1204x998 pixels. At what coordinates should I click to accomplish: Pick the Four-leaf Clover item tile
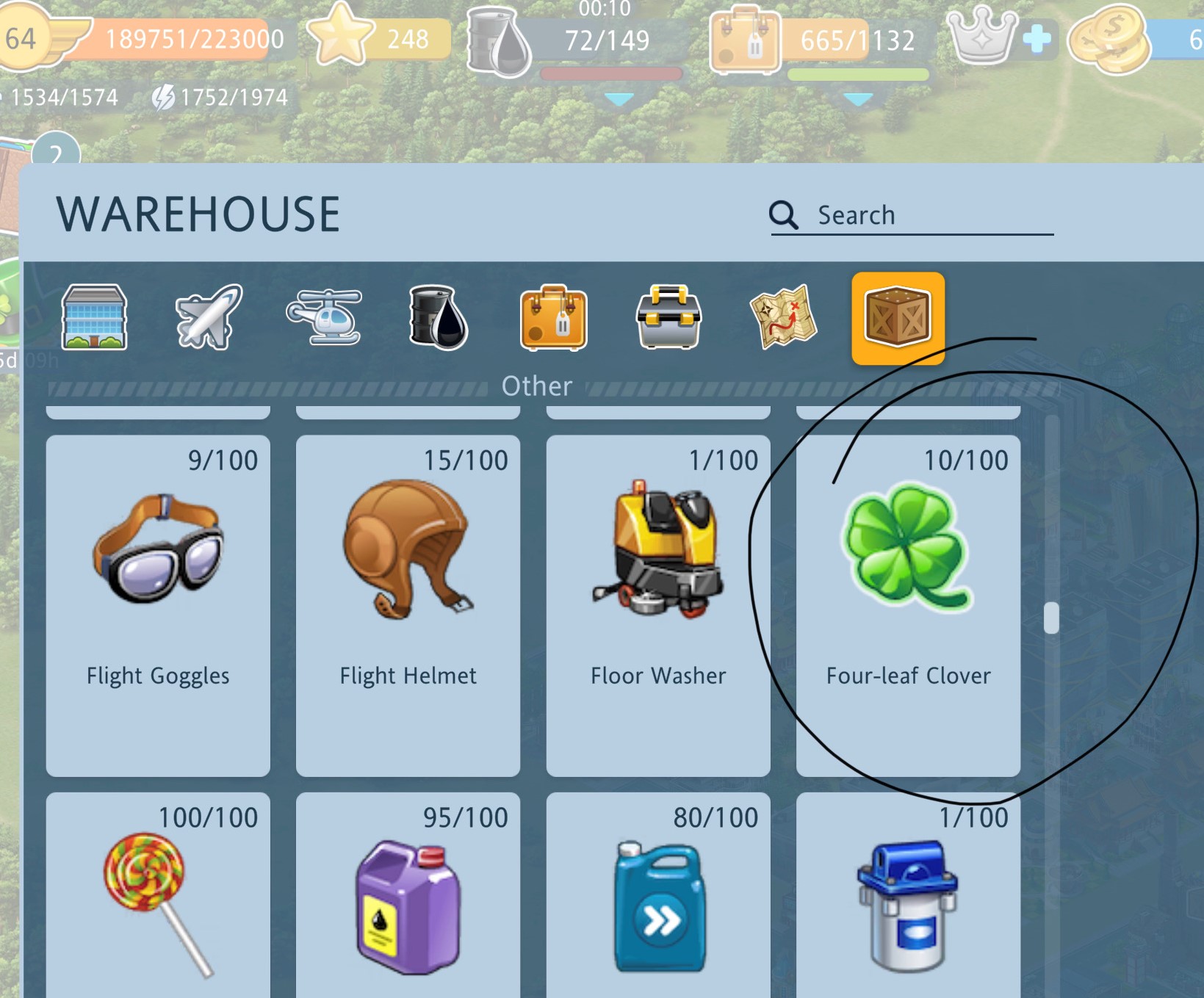908,605
